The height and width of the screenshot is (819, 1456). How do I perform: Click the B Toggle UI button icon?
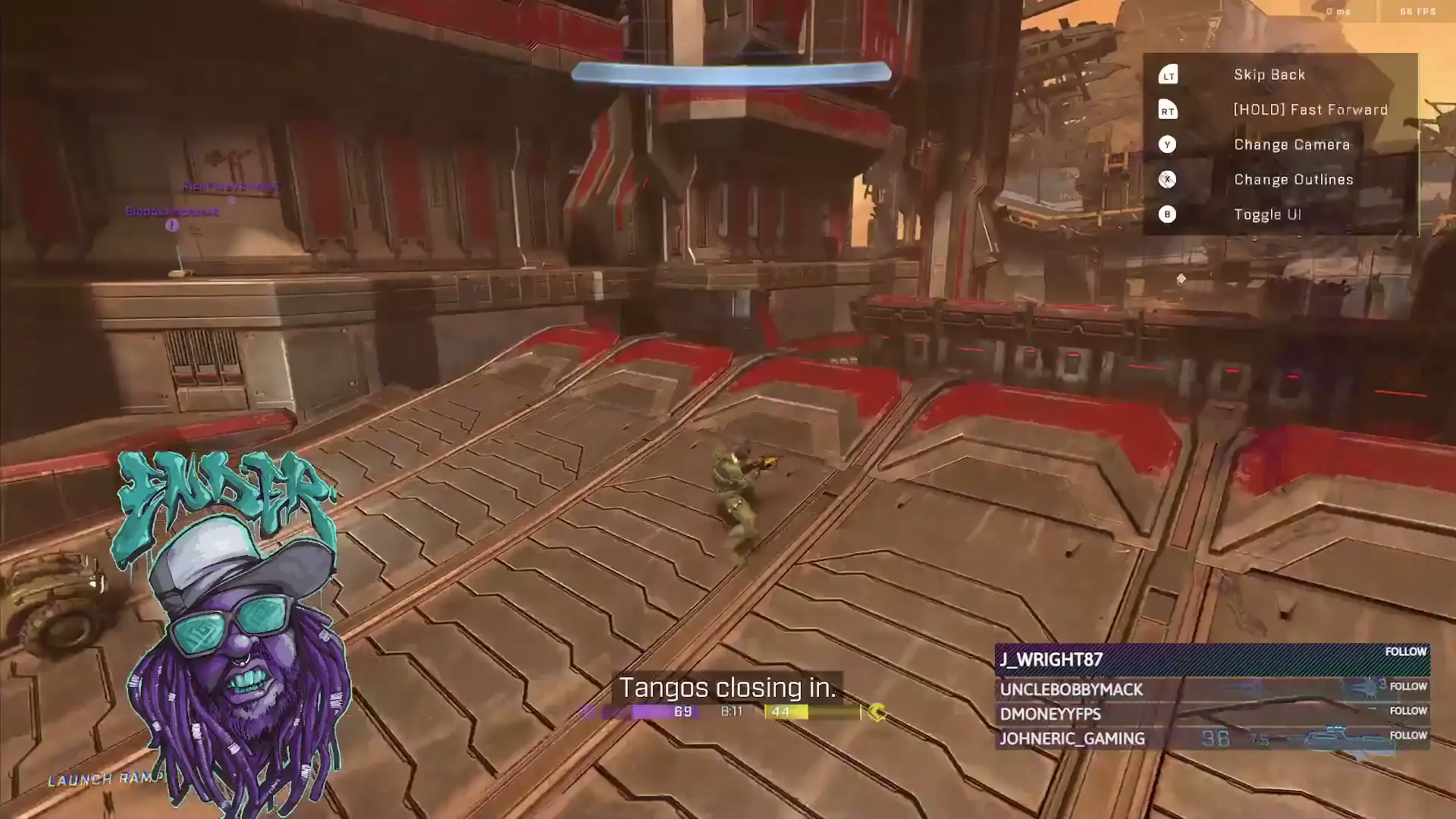tap(1168, 215)
